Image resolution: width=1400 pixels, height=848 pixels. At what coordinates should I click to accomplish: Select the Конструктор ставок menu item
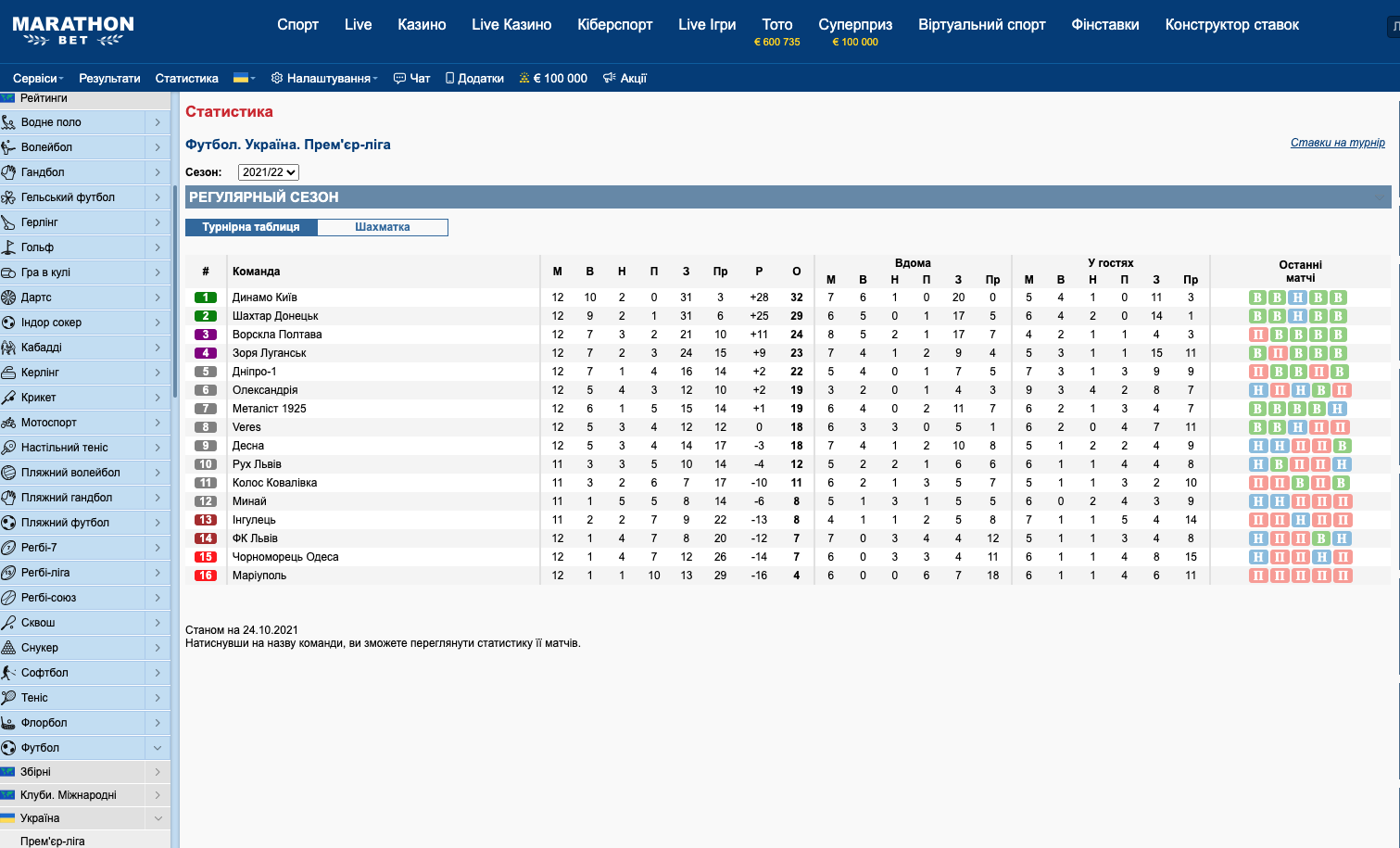tap(1231, 25)
